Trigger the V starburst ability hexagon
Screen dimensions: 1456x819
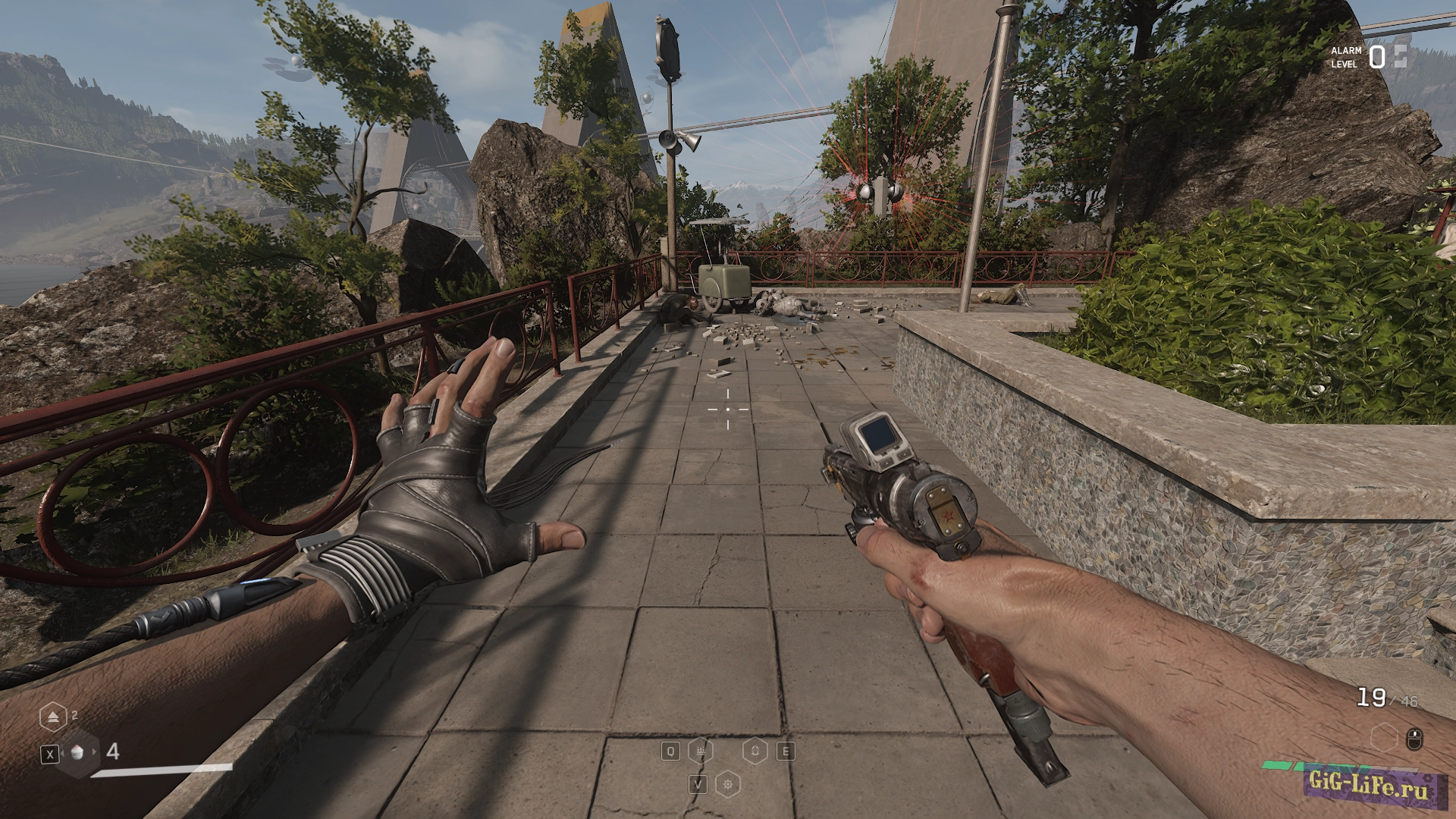click(729, 784)
